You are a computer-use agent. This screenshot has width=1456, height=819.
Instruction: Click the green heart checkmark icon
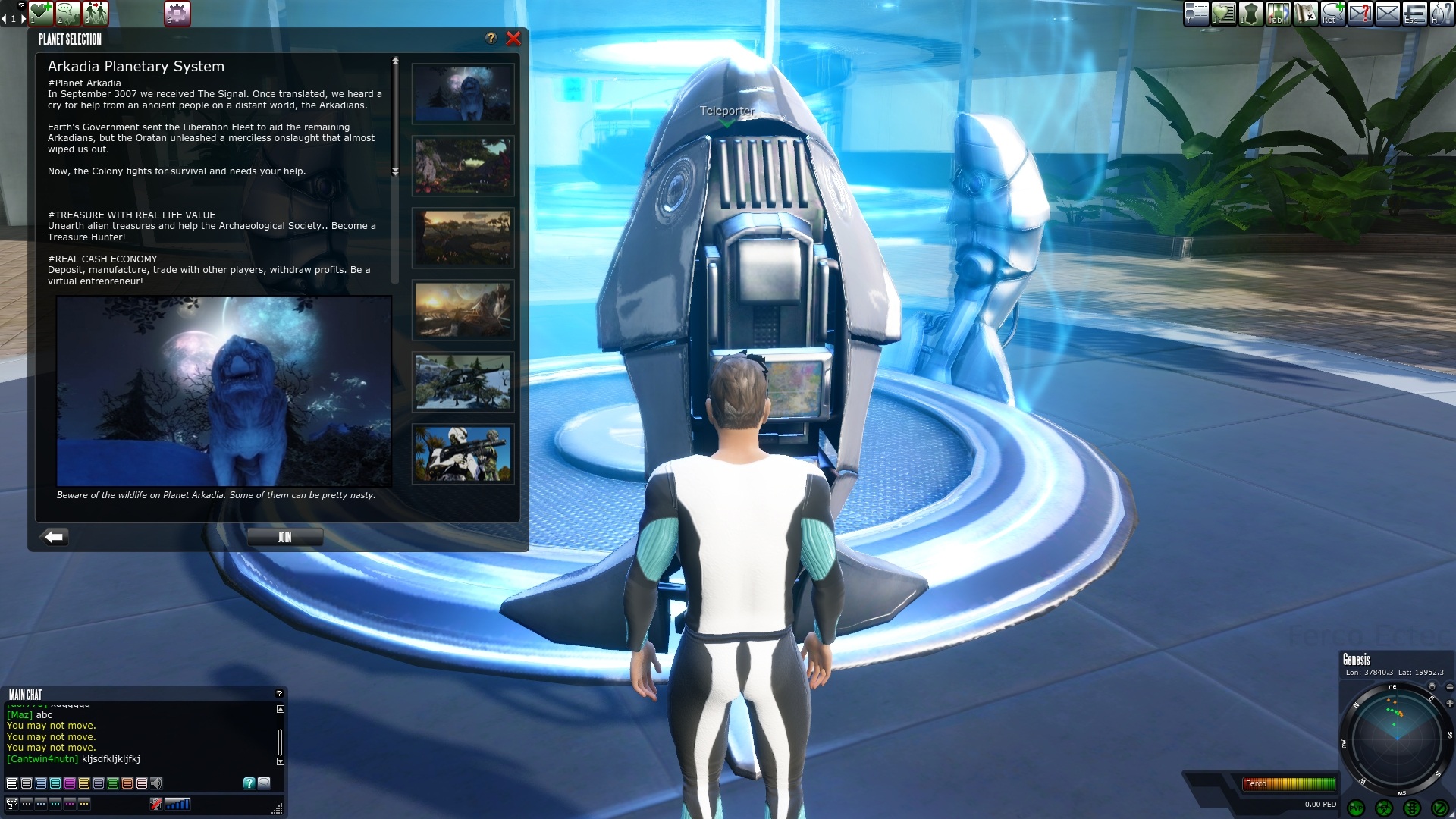[x=41, y=13]
